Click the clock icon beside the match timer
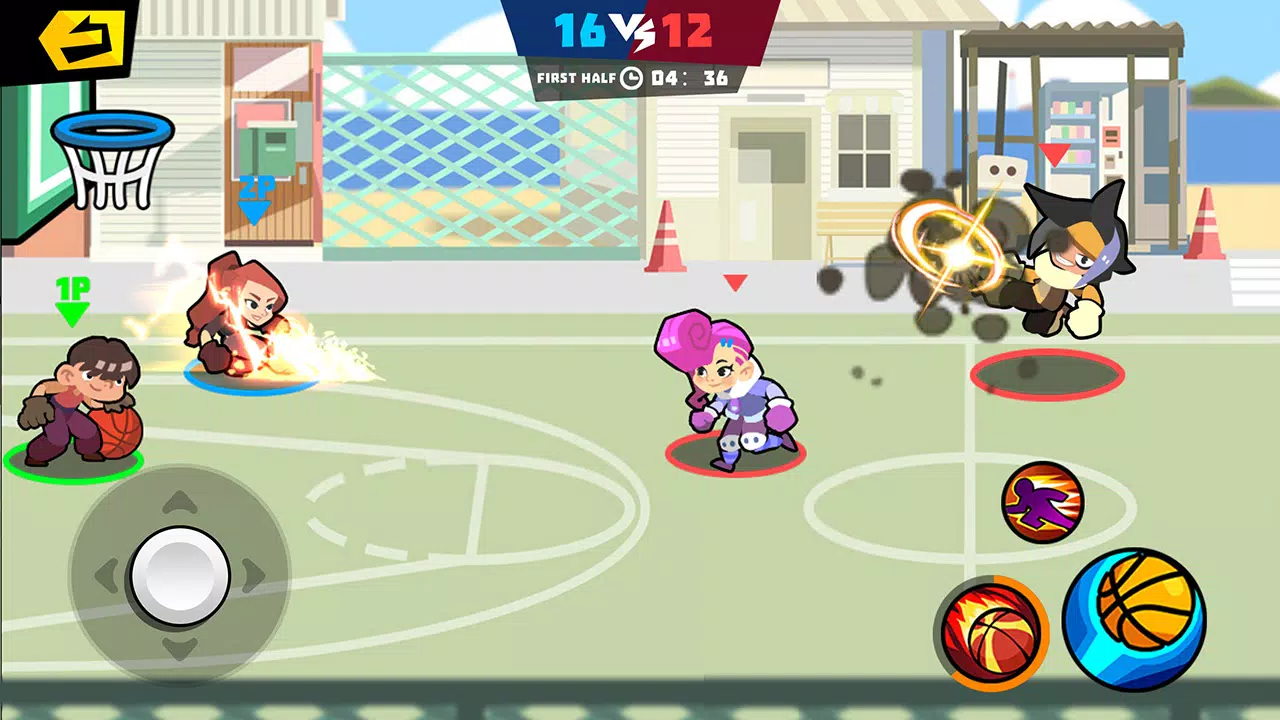 [x=630, y=80]
